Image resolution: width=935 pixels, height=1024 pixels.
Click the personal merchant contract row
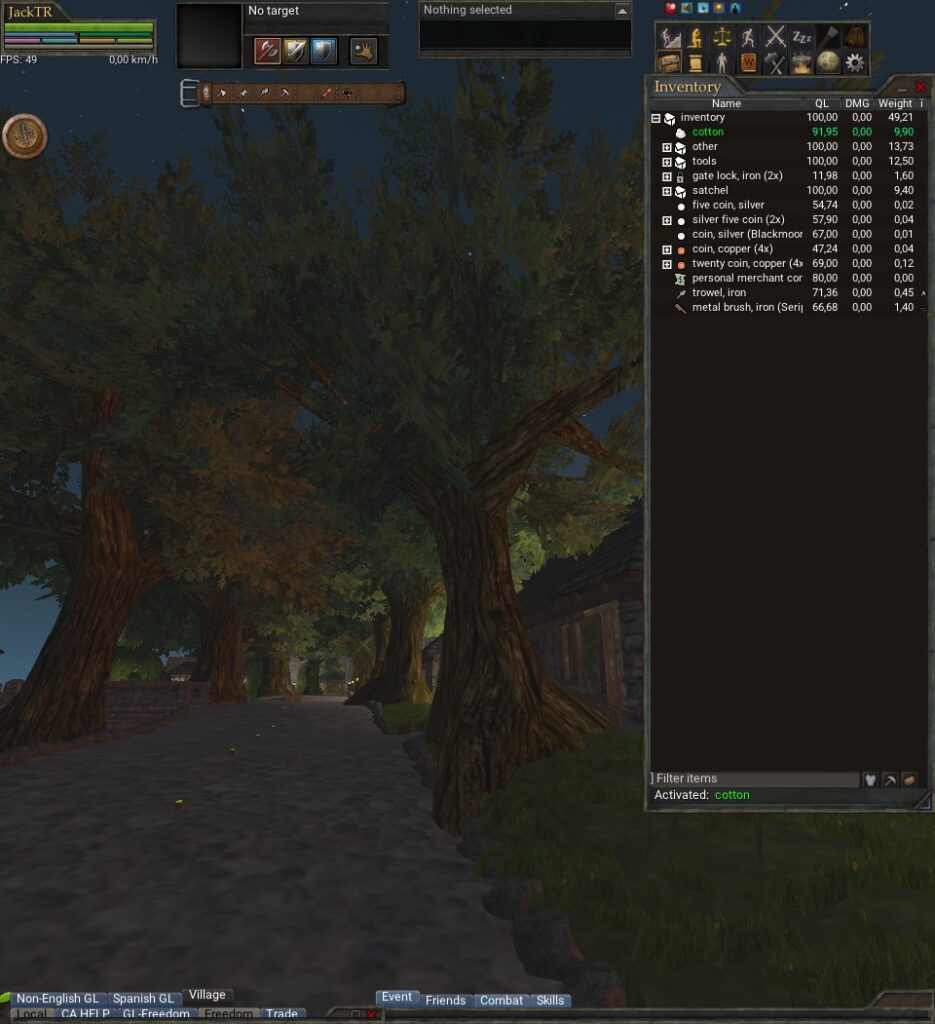click(746, 278)
